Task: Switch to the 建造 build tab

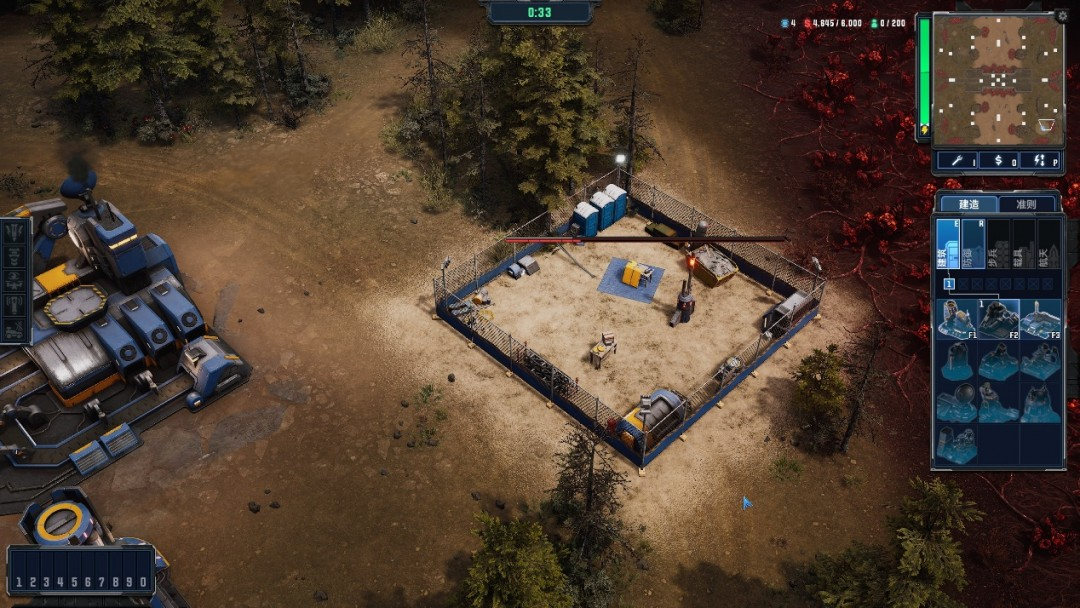Action: 969,204
